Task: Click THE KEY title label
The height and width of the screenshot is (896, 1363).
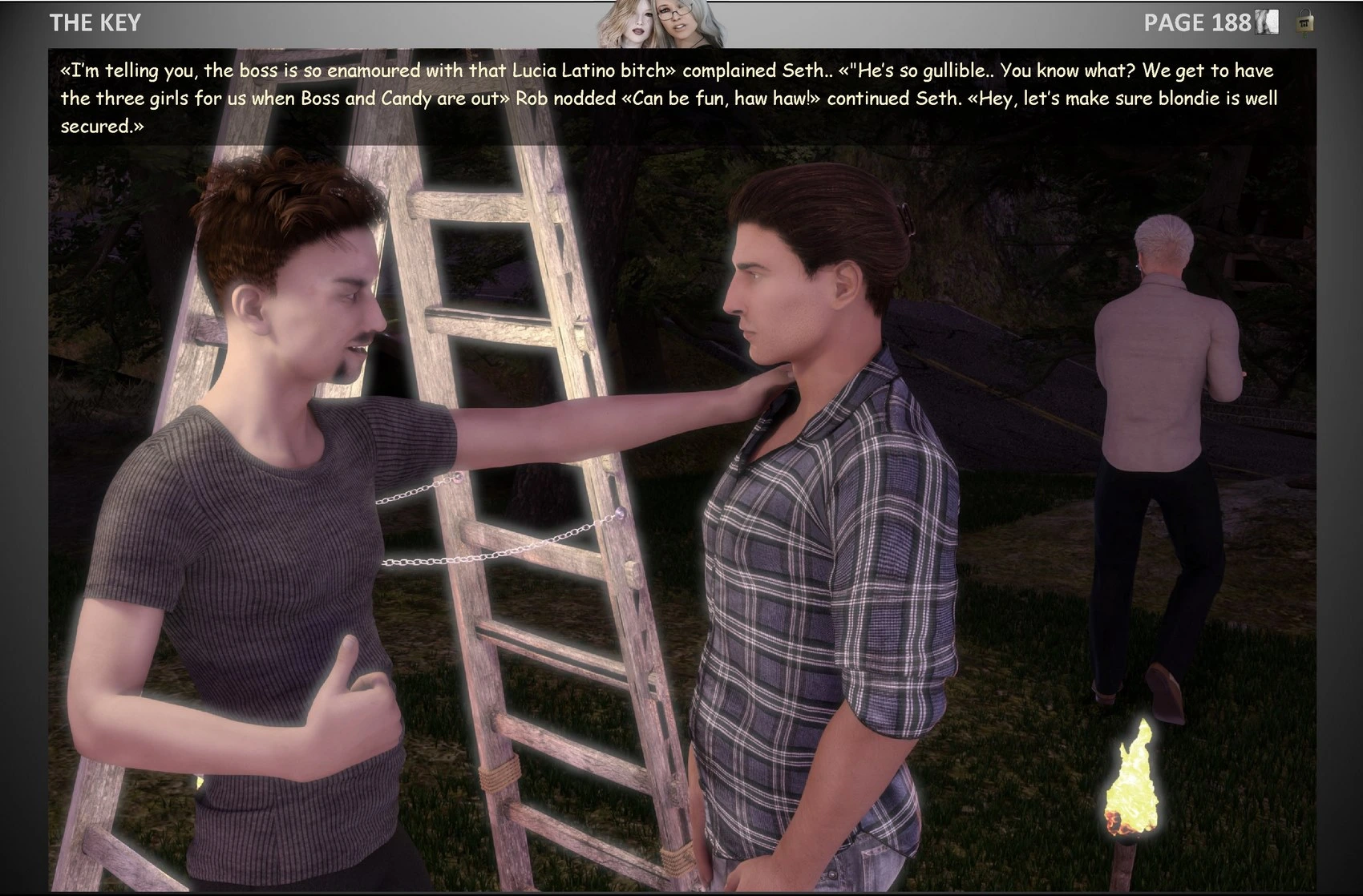Action: coord(95,22)
